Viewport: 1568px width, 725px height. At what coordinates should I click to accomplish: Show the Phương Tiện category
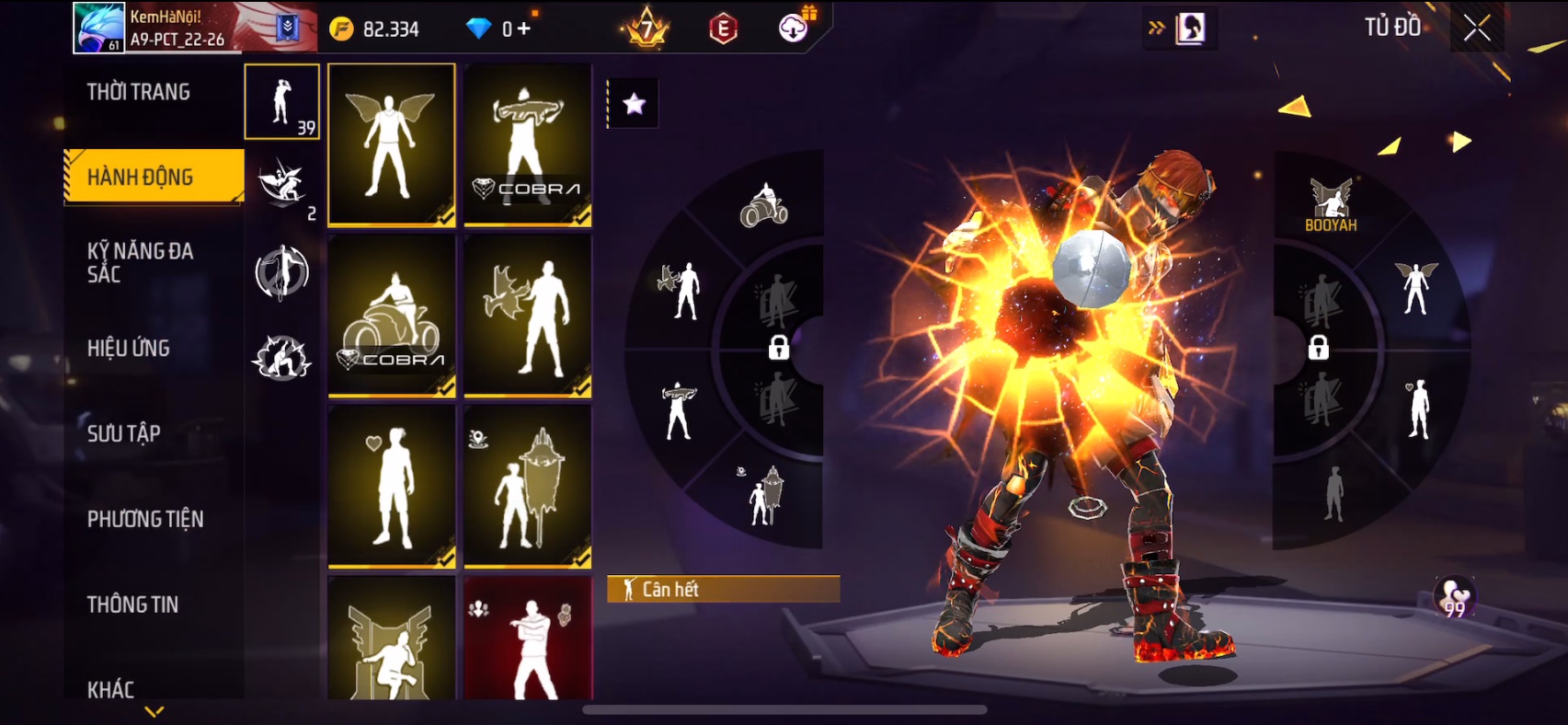pyautogui.click(x=145, y=519)
